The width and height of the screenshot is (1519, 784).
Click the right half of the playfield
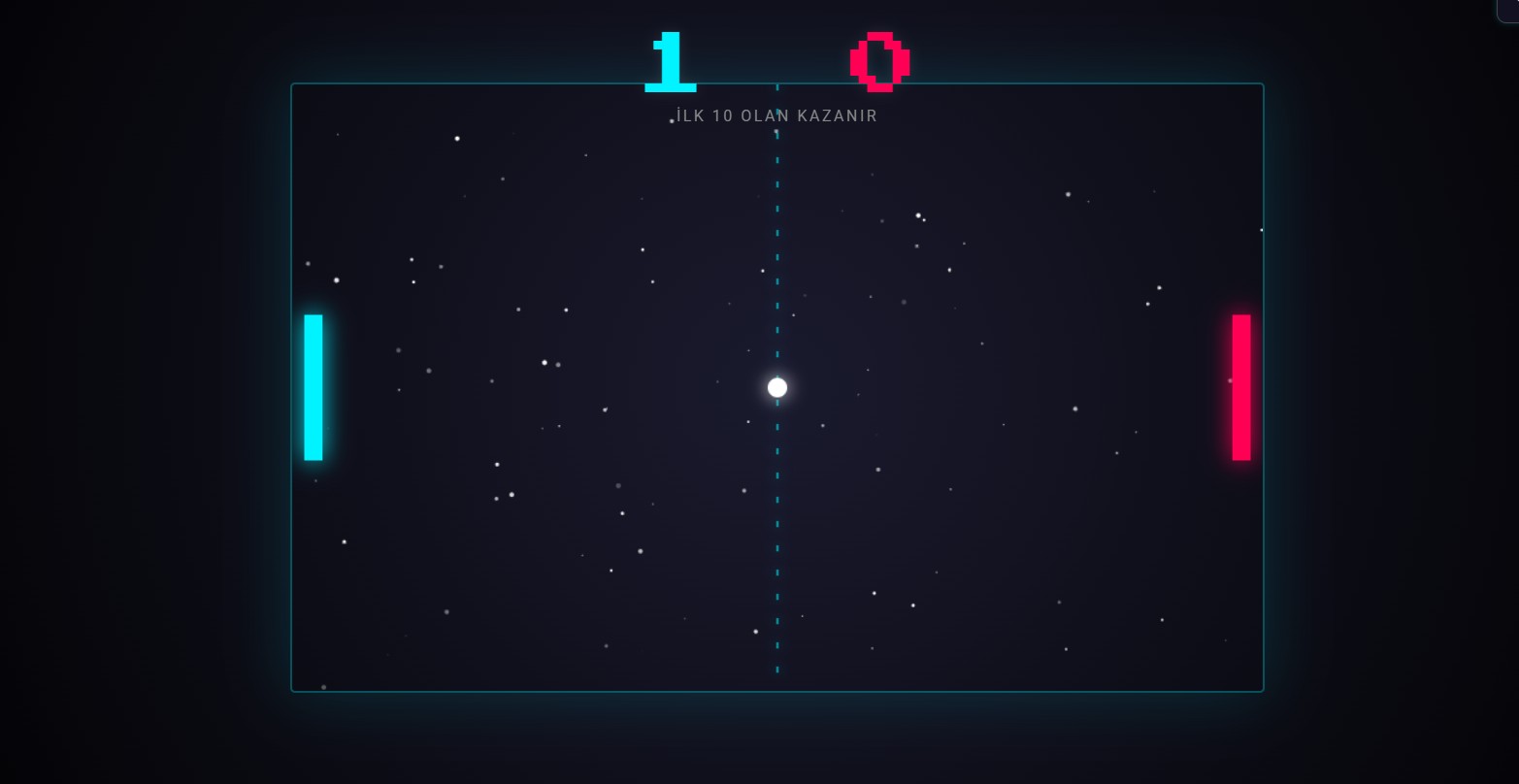[x=1019, y=388]
